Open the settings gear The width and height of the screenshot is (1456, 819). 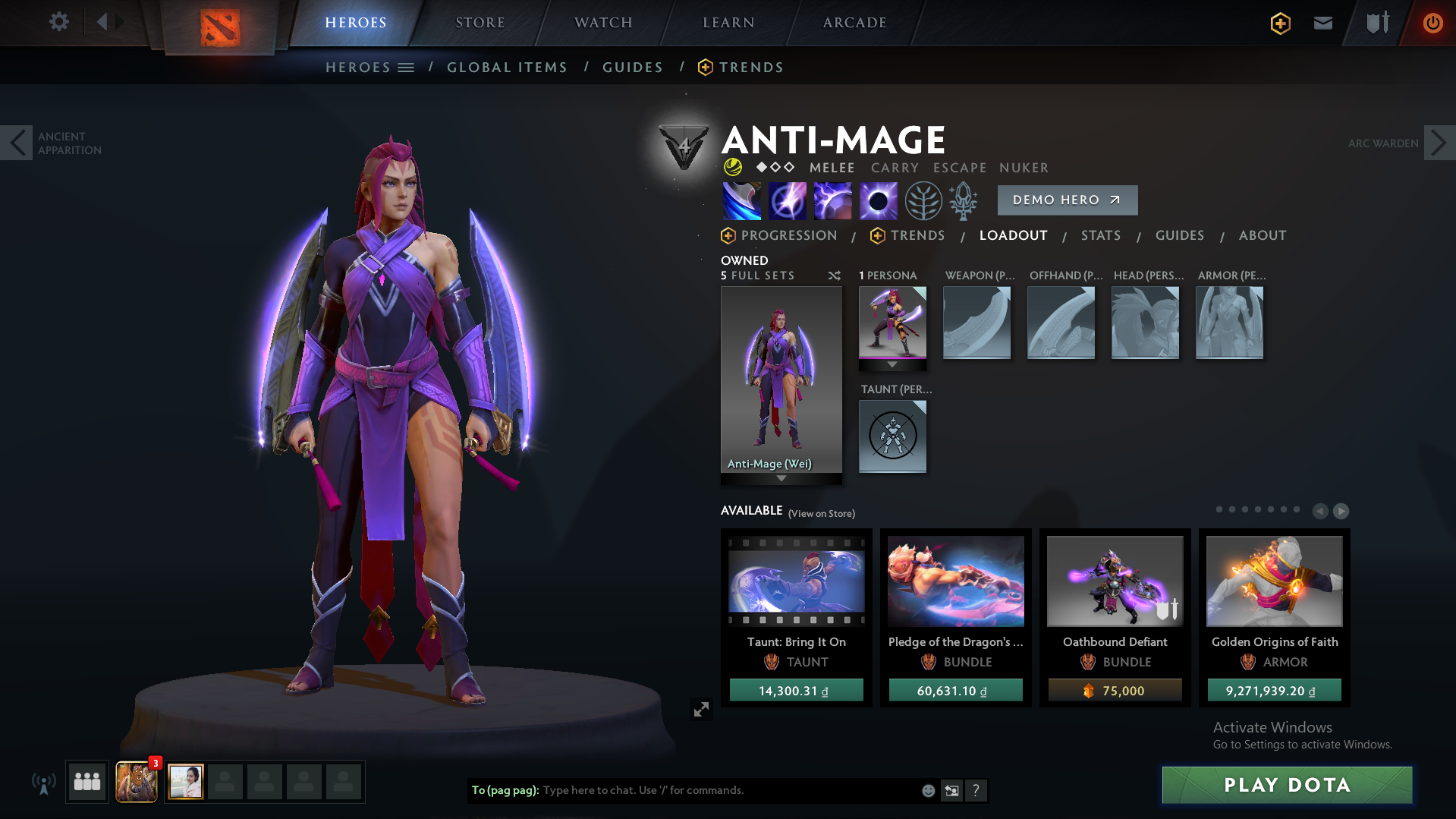pos(58,22)
